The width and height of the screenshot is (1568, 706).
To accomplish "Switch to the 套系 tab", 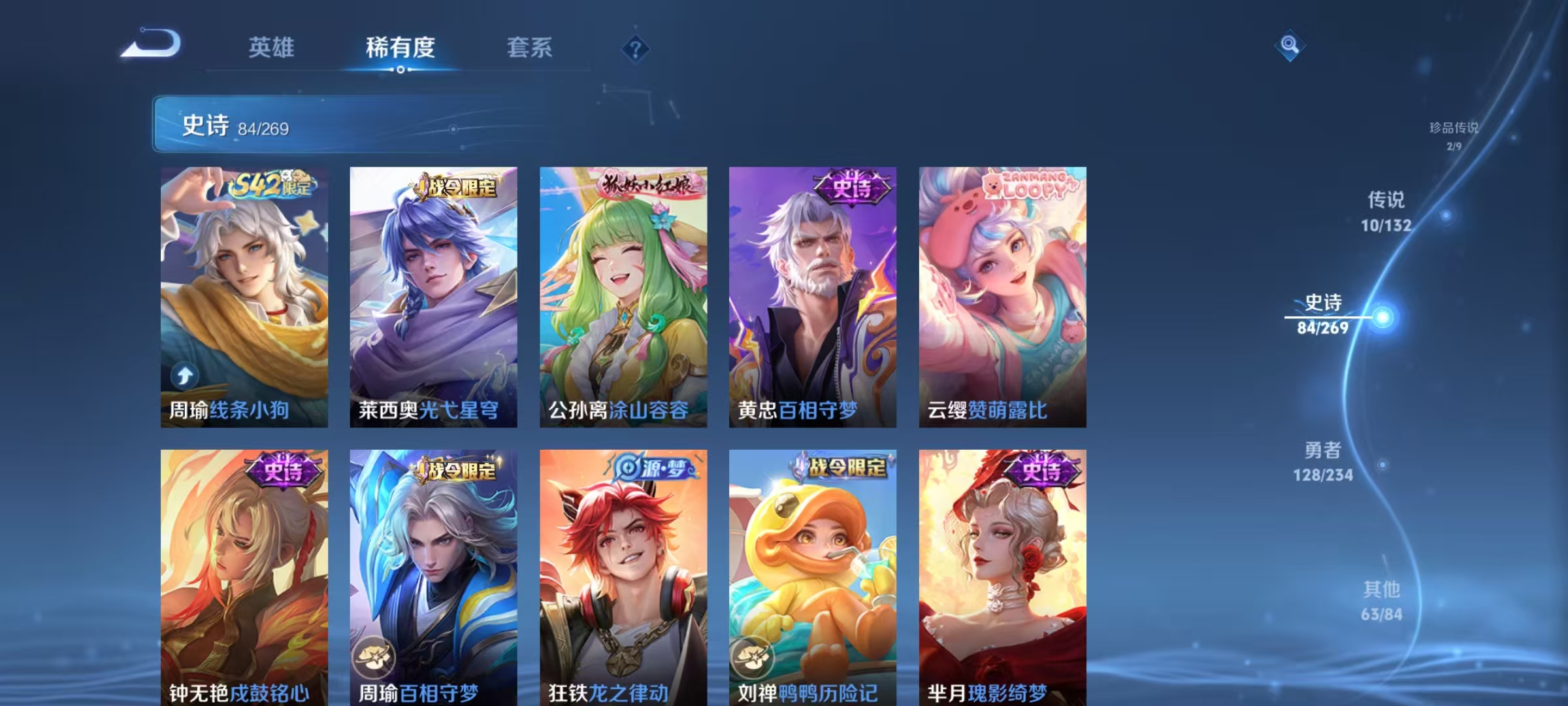I will (531, 47).
